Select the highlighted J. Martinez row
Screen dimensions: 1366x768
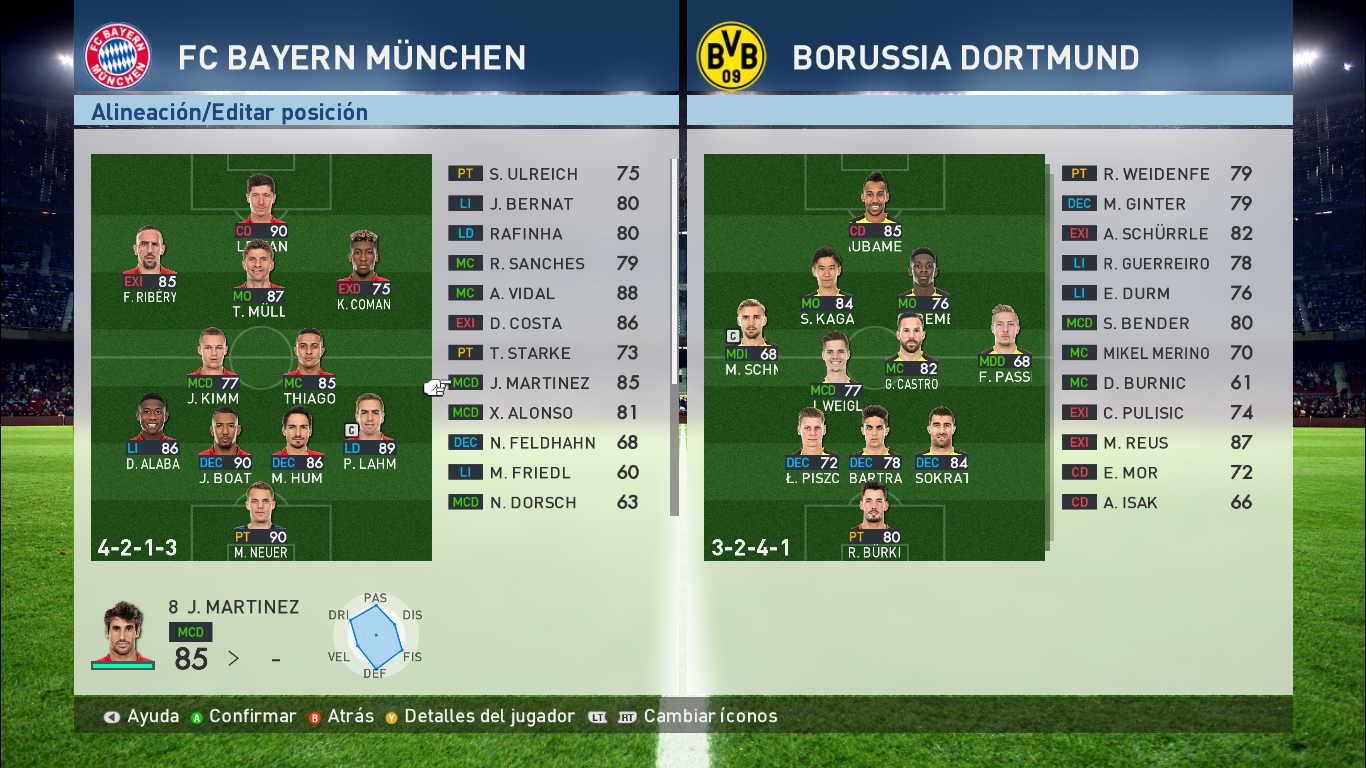(x=543, y=383)
